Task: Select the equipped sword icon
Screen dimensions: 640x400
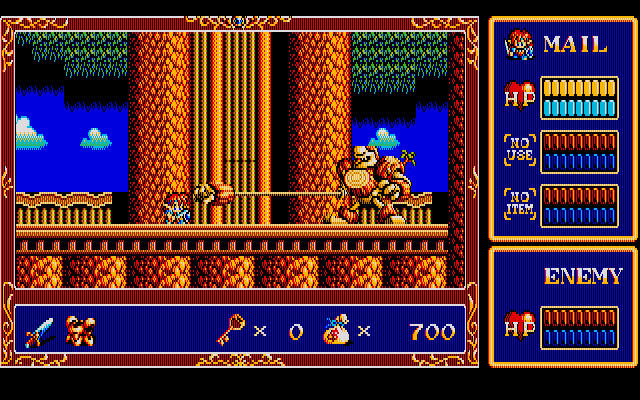Action: (x=40, y=330)
